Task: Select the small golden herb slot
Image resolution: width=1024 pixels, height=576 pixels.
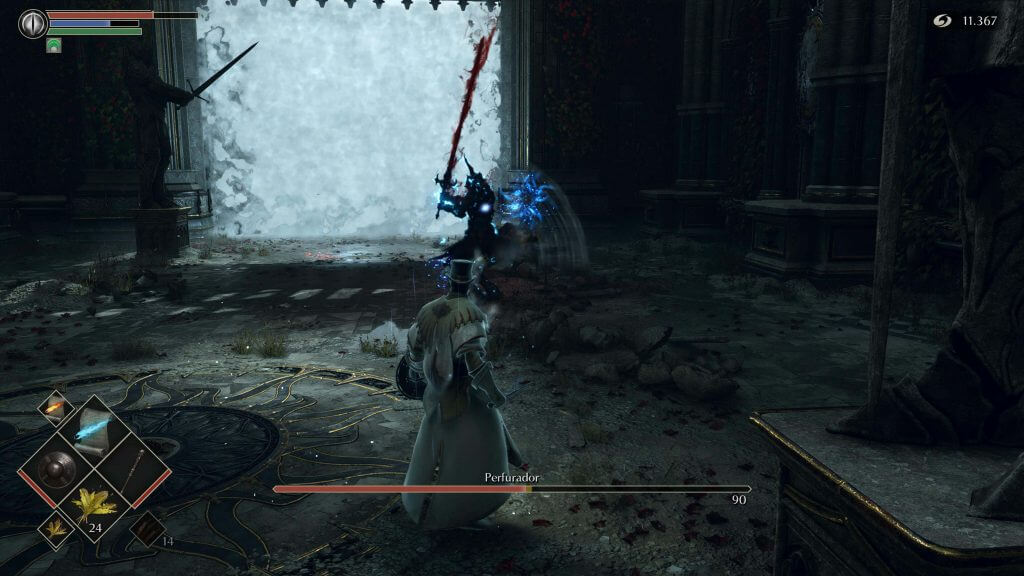Action: click(52, 526)
